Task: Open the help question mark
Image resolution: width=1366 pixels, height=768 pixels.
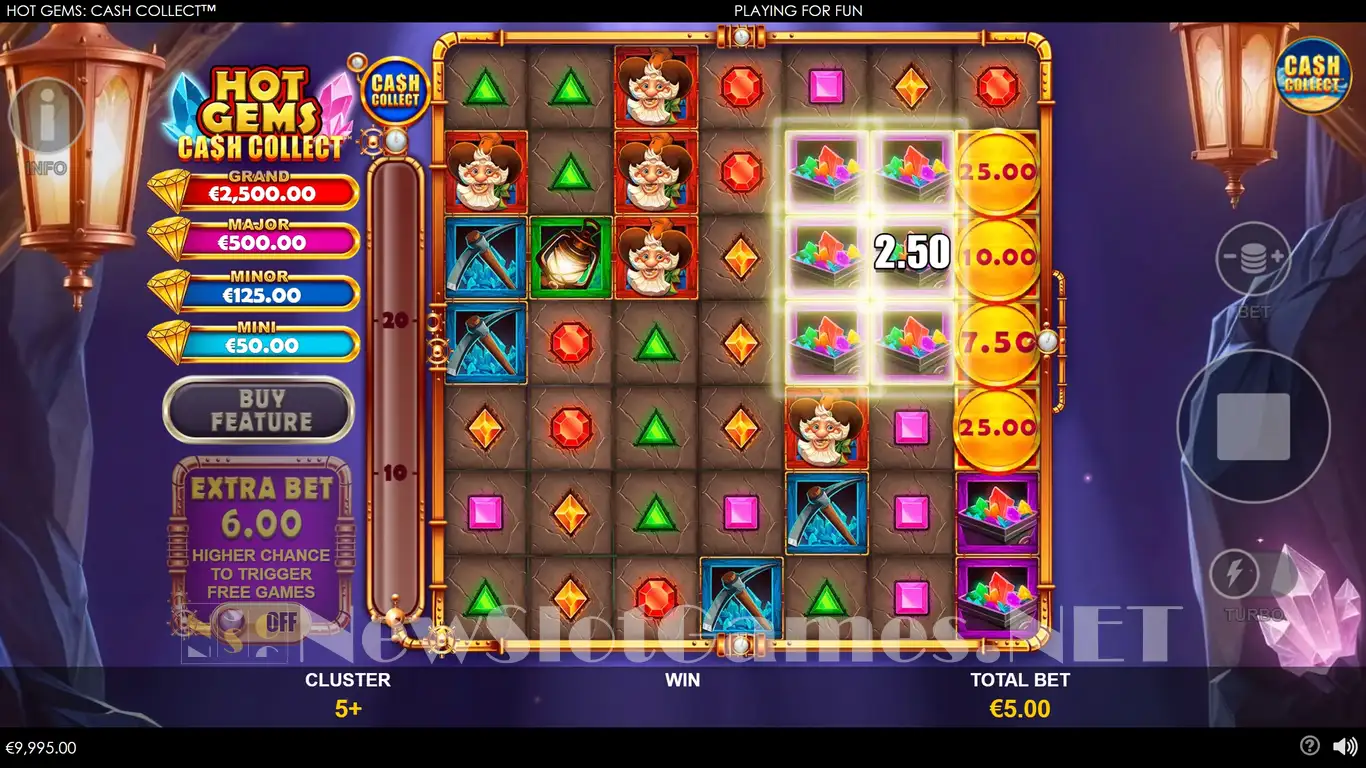Action: pyautogui.click(x=1309, y=746)
